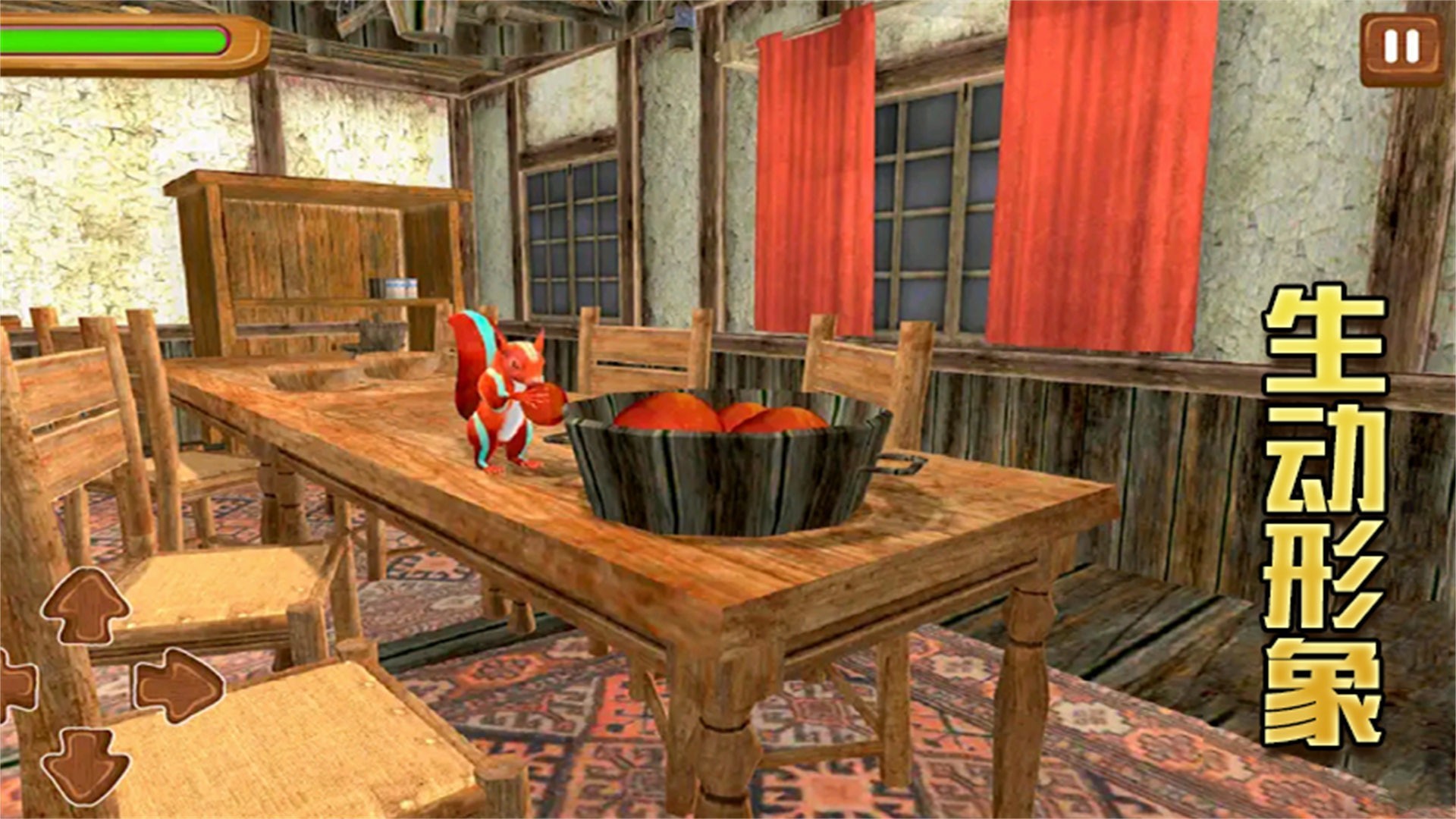This screenshot has height=819, width=1456.
Task: Pause the game with the pause button
Action: [x=1401, y=49]
